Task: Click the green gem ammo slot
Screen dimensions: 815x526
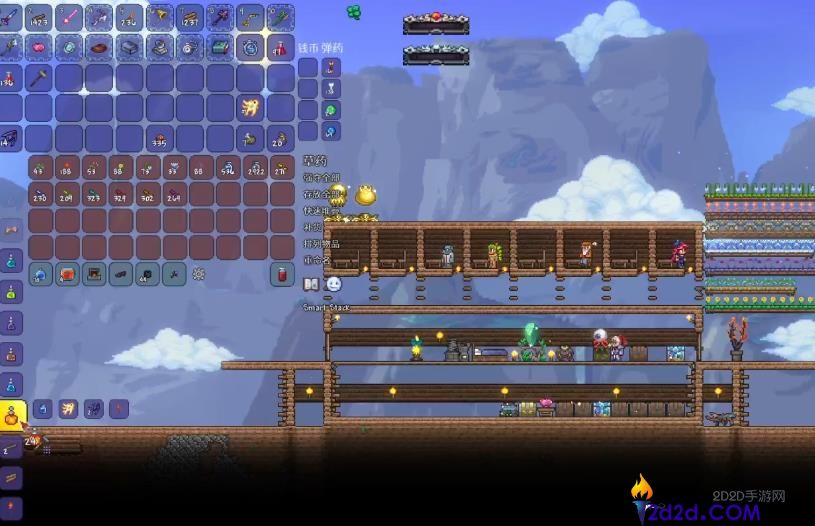Action: click(x=331, y=110)
